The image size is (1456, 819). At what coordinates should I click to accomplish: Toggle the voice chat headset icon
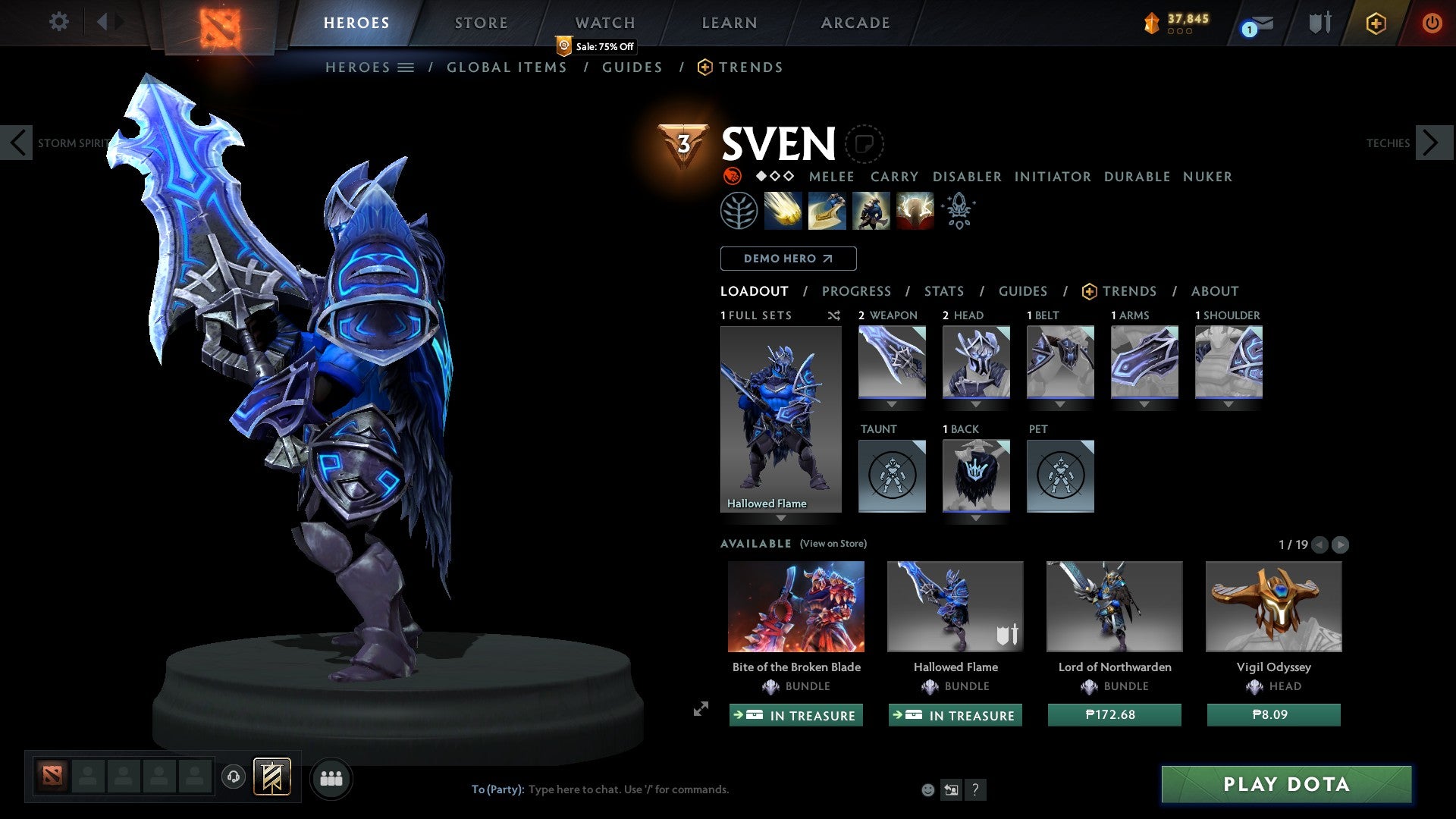[x=233, y=778]
